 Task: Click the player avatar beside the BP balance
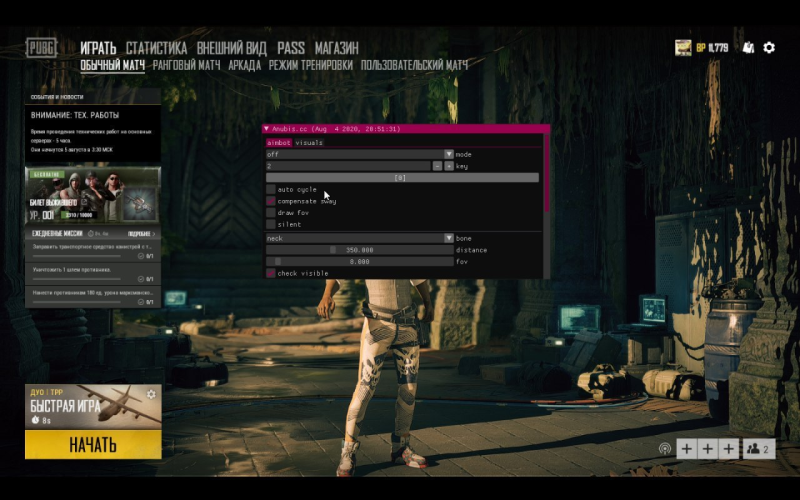click(684, 47)
